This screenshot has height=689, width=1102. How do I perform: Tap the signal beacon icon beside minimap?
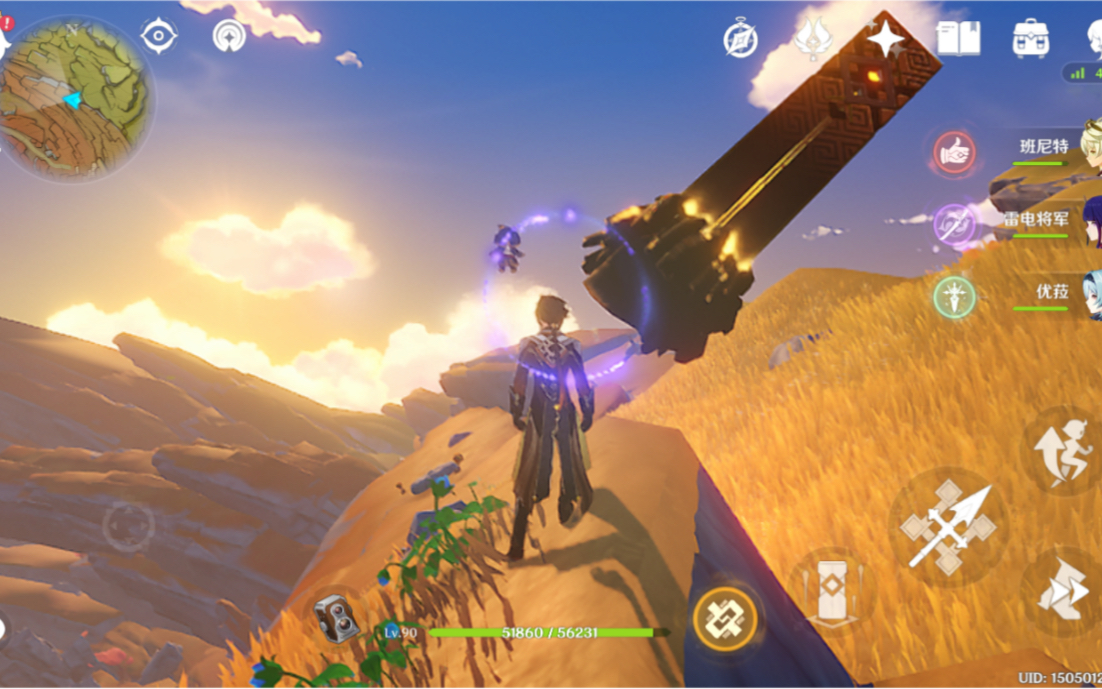230,36
